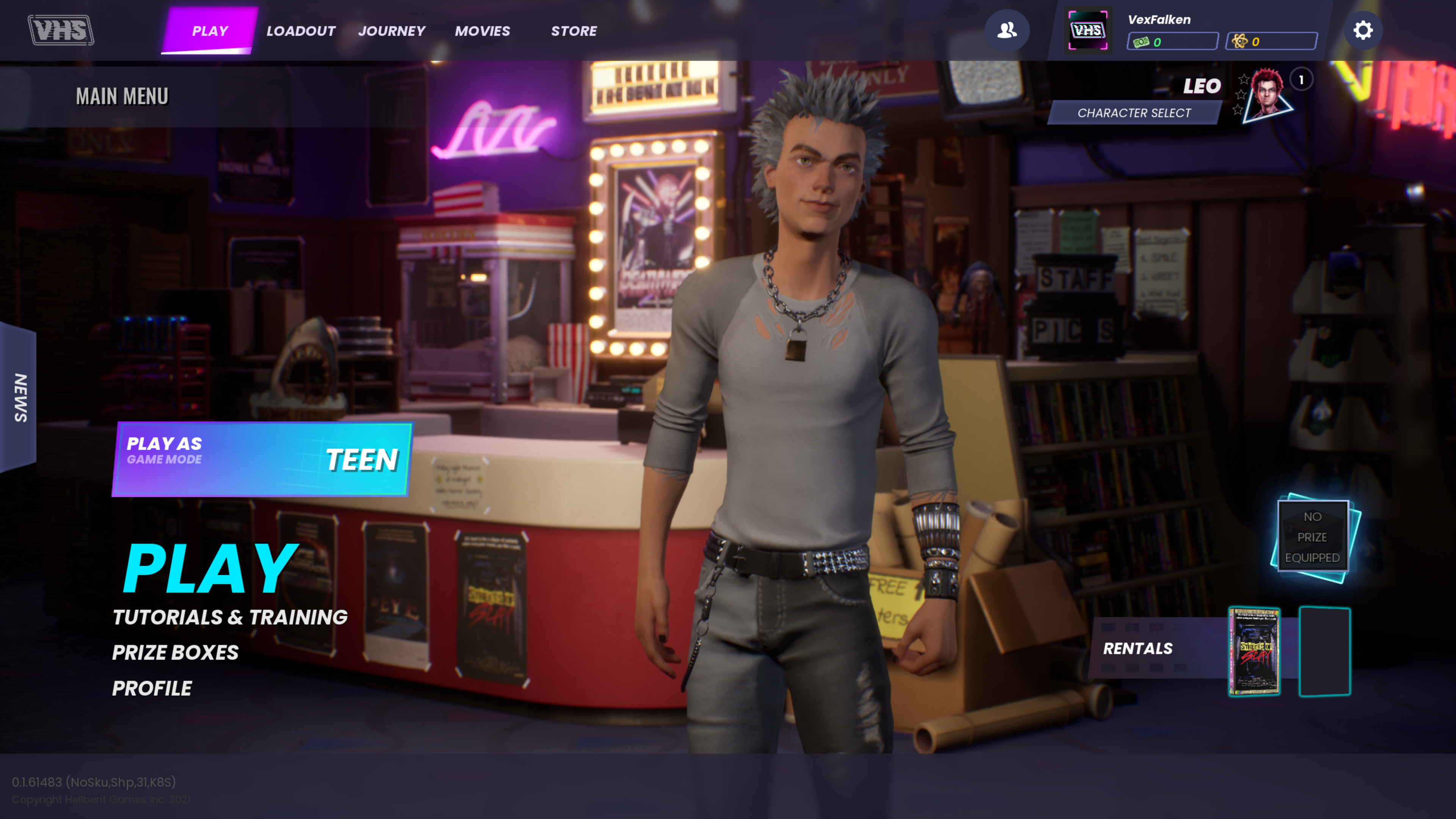The image size is (1456, 819).
Task: Click the VHS logo in the corner
Action: click(x=61, y=30)
